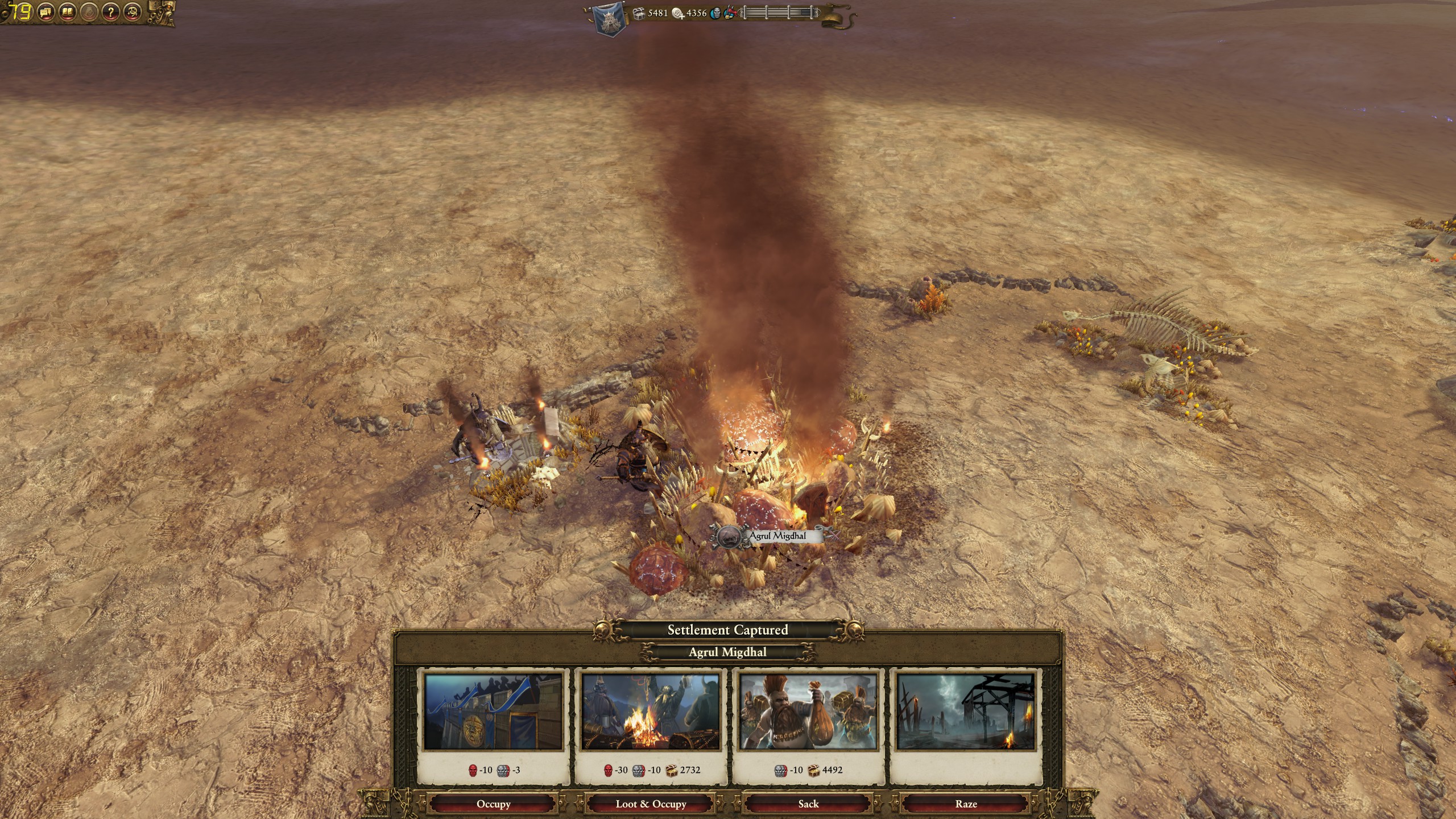This screenshot has height=819, width=1456.
Task: Click the Agrul Migdhal settlement name label
Action: 777,536
